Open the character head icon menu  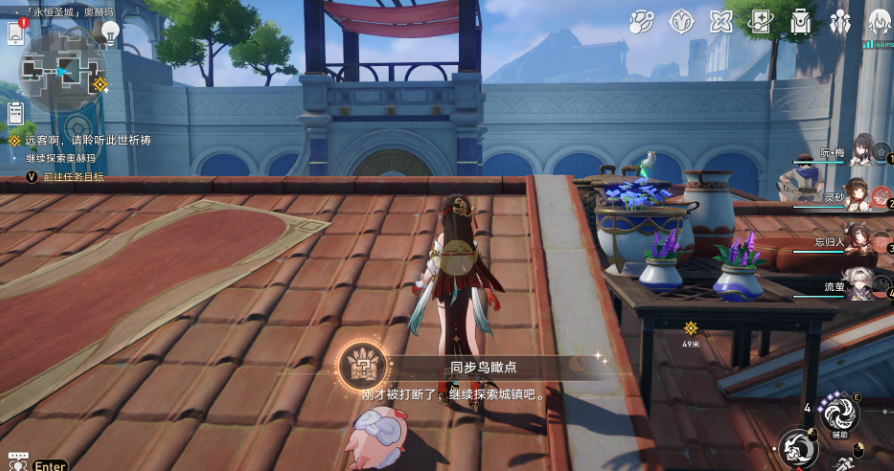pyautogui.click(x=878, y=21)
